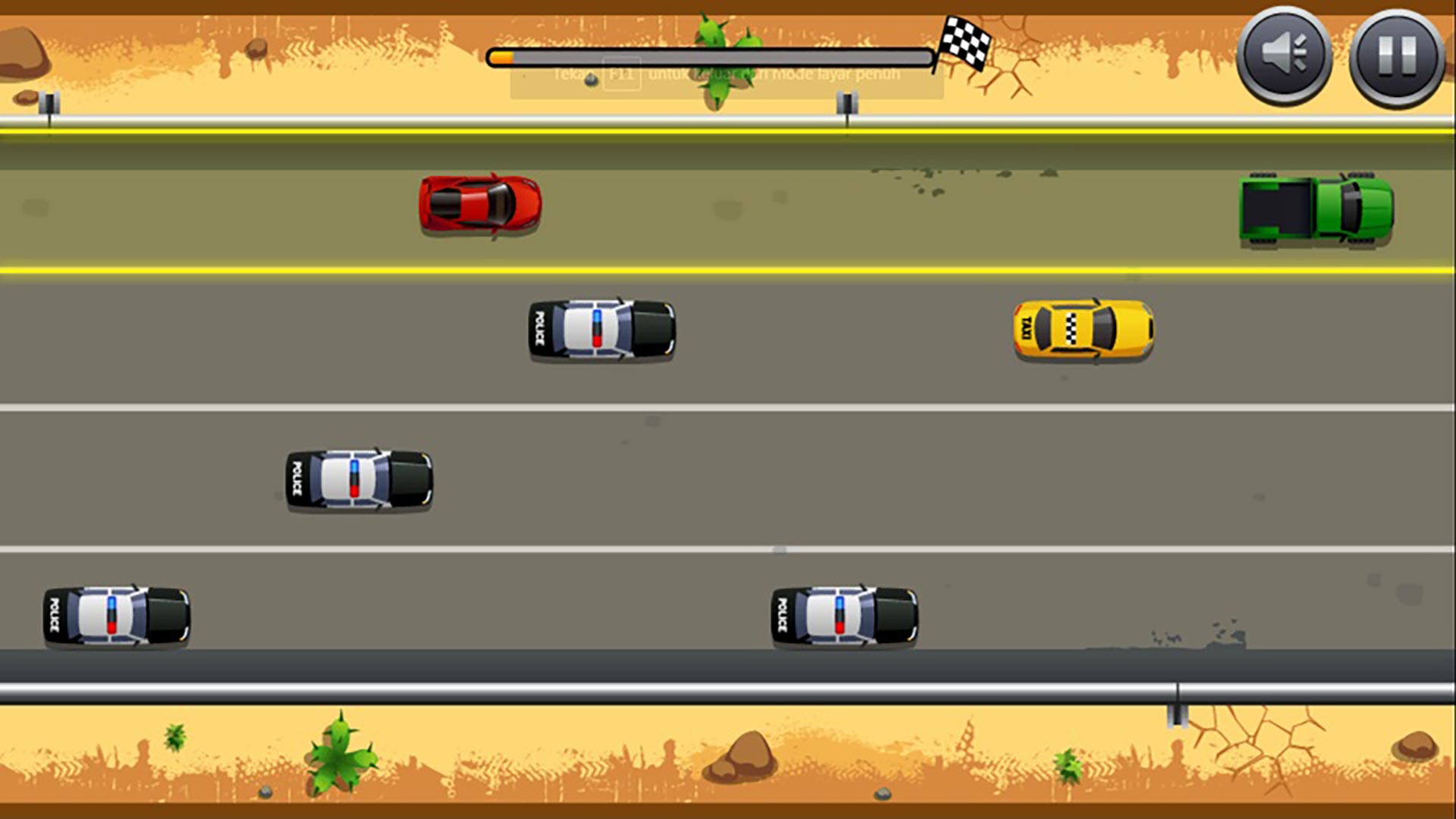Toggle the sound speaker button

click(1283, 56)
